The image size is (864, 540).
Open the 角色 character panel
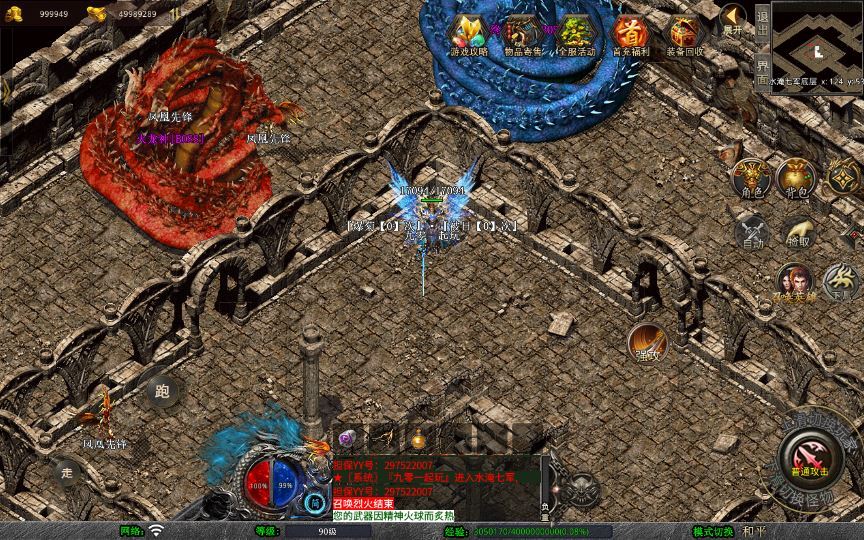click(750, 178)
